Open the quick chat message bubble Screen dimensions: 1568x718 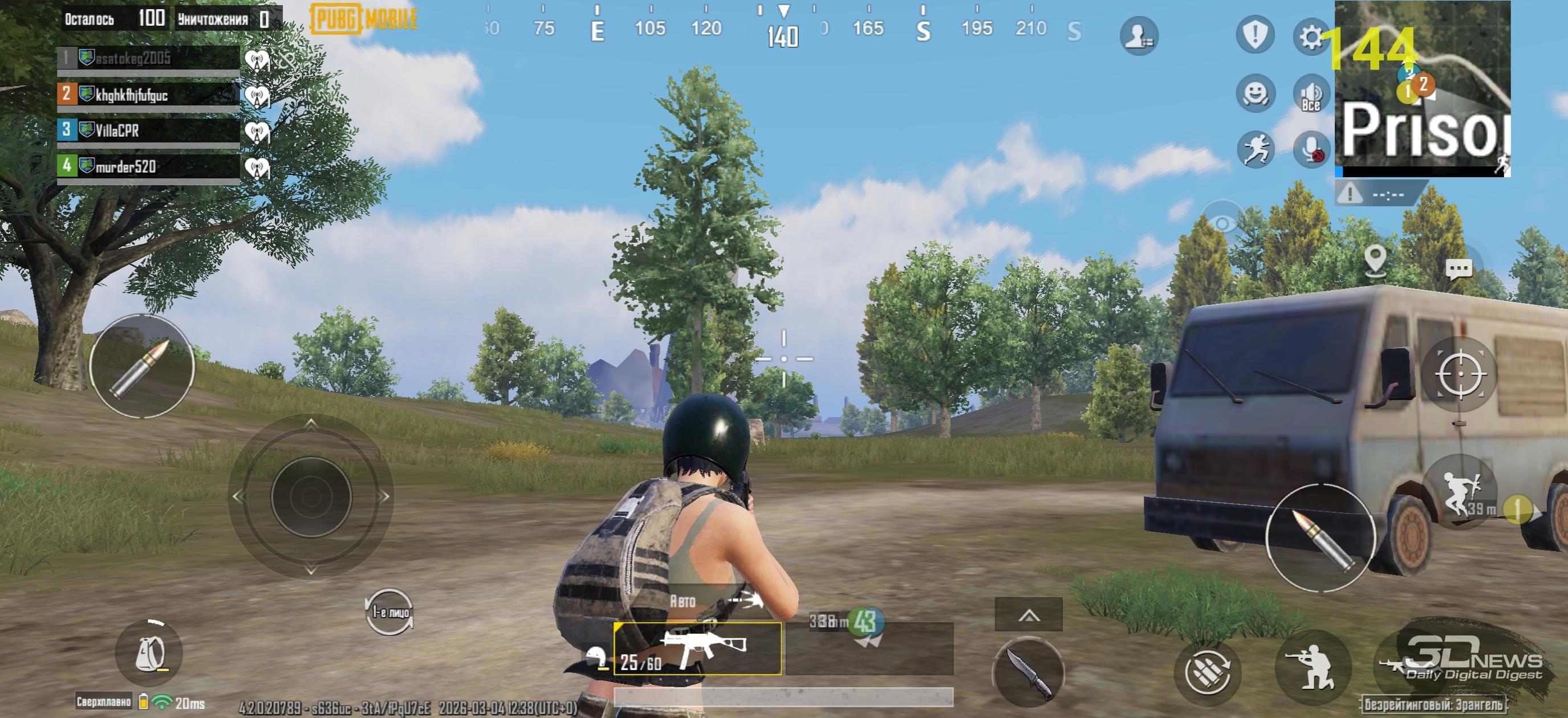point(1459,268)
